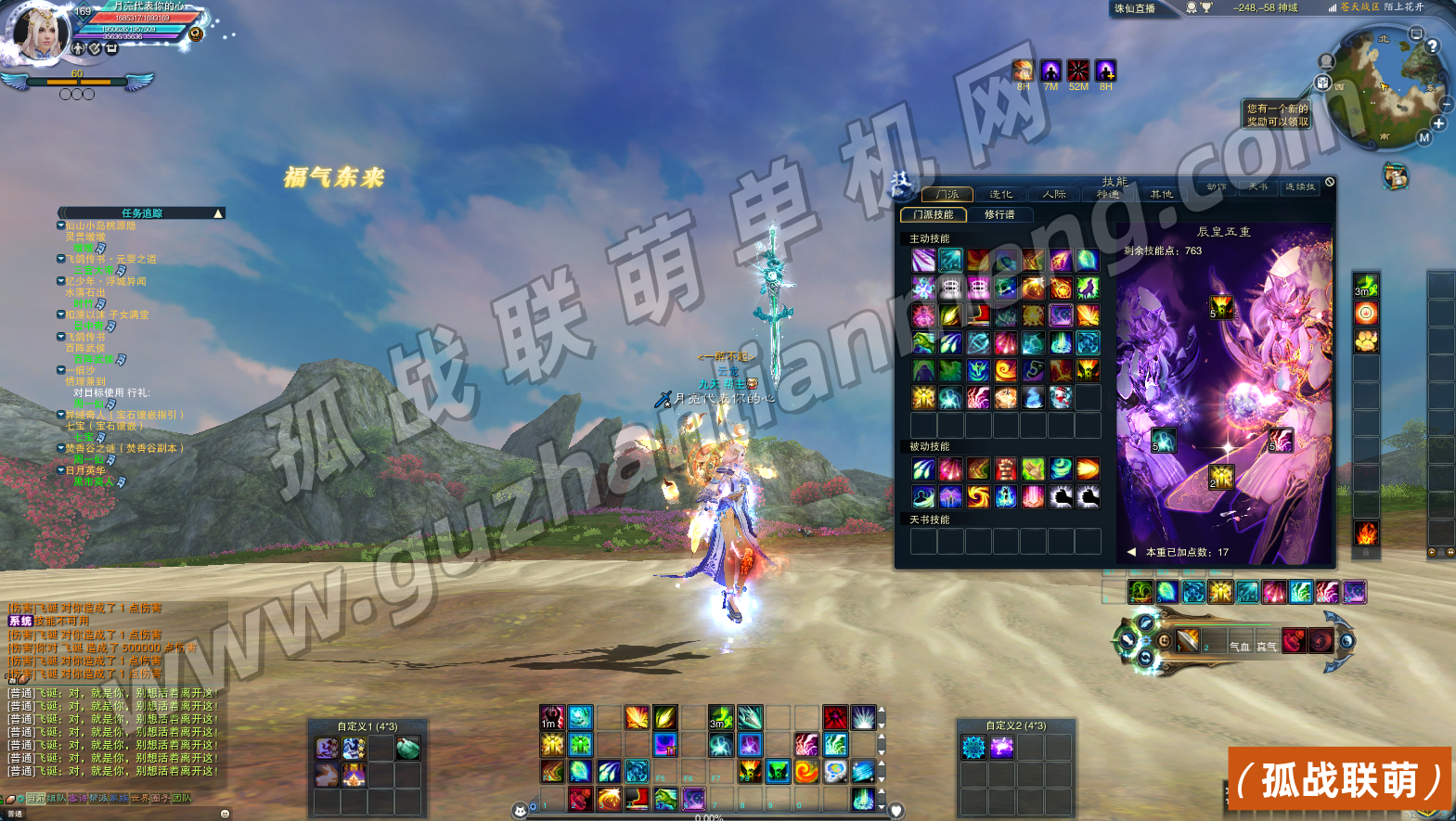Viewport: 1456px width, 821px height.
Task: Select the 世界 chat channel tab
Action: [x=139, y=798]
